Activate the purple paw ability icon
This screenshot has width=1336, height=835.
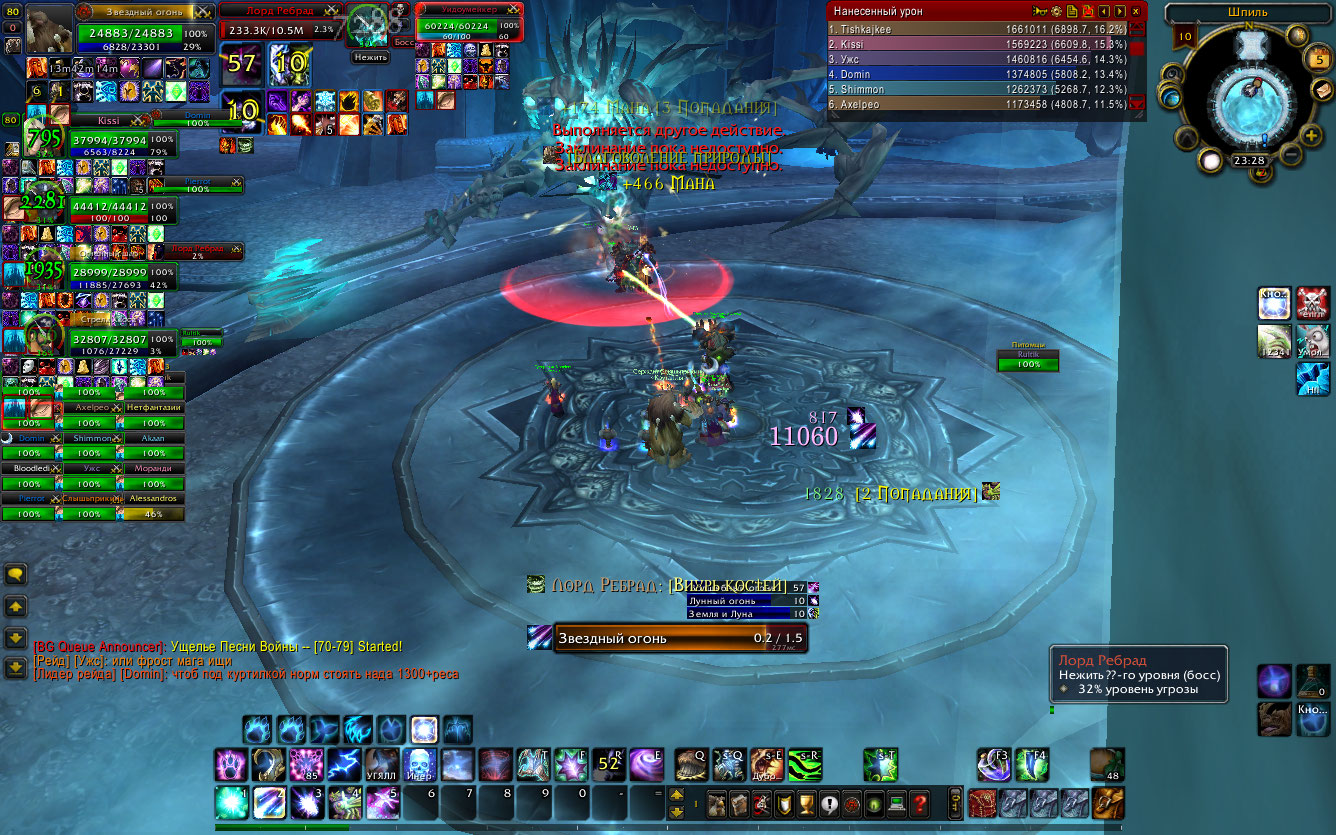pos(231,764)
